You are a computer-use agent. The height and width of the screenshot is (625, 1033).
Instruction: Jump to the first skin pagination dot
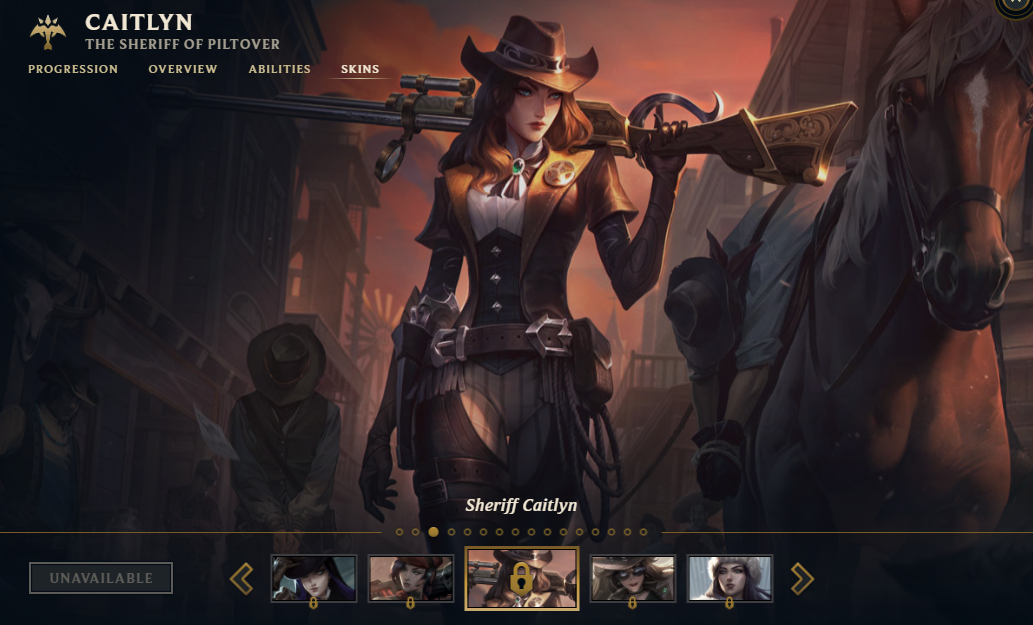coord(400,532)
